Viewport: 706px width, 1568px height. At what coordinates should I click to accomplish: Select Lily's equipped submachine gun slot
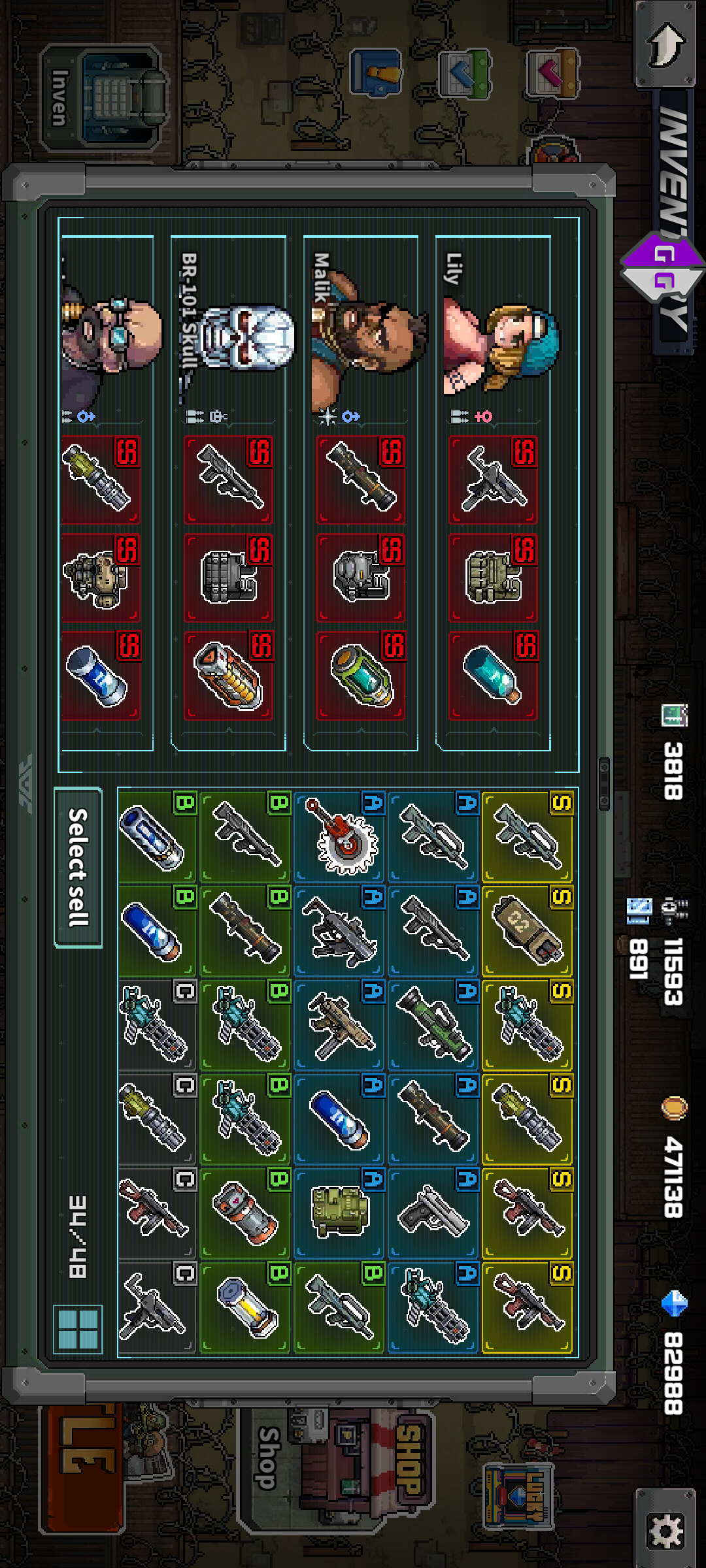pyautogui.click(x=493, y=480)
